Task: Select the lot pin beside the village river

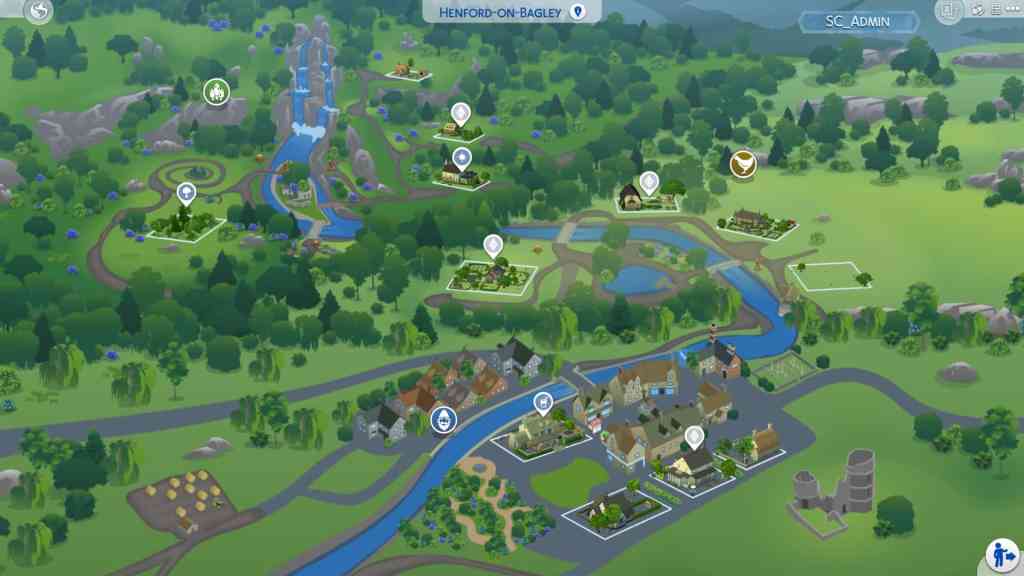Action: 543,405
